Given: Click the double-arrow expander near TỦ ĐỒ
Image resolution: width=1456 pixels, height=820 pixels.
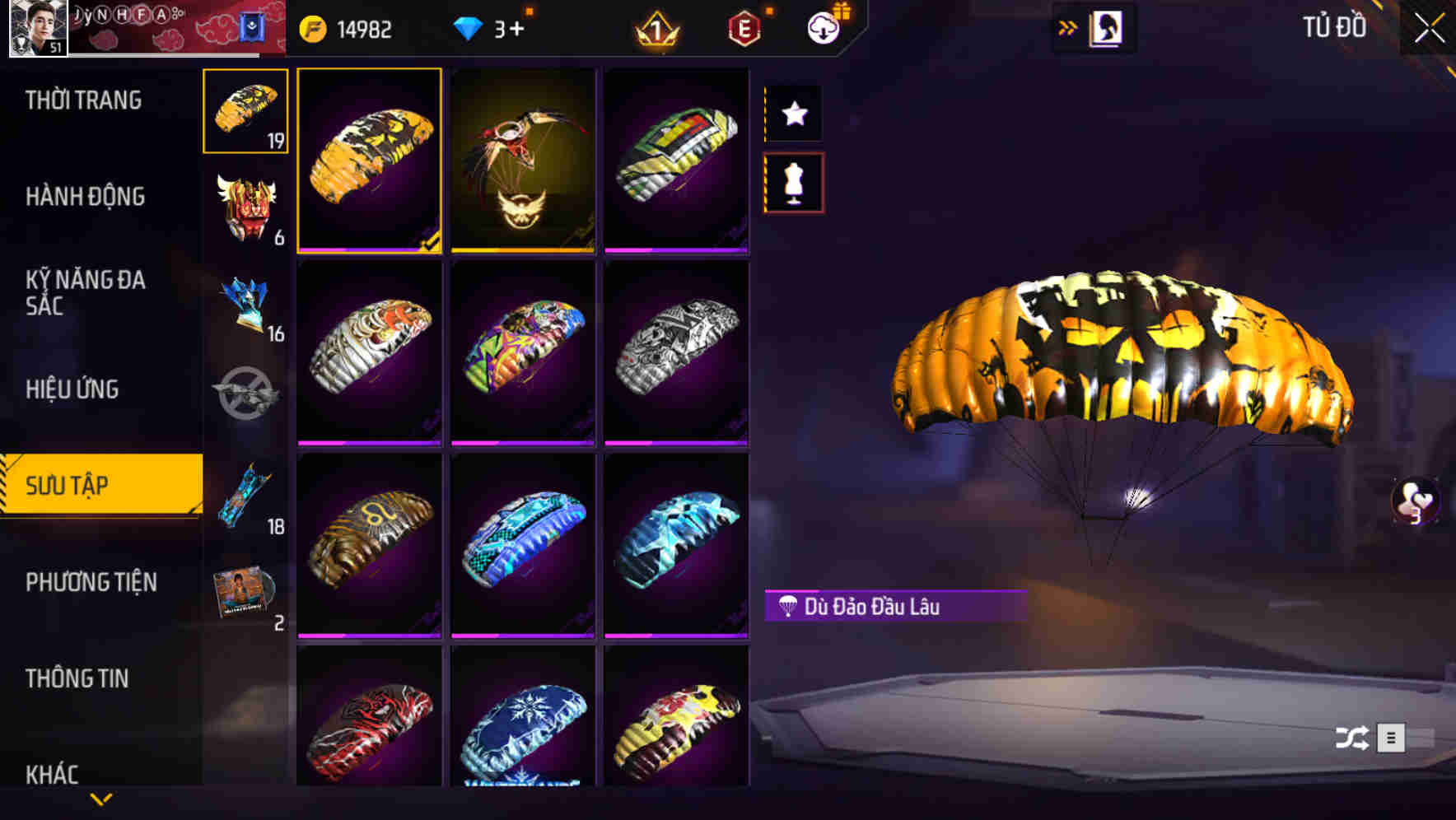Looking at the screenshot, I should (1069, 26).
